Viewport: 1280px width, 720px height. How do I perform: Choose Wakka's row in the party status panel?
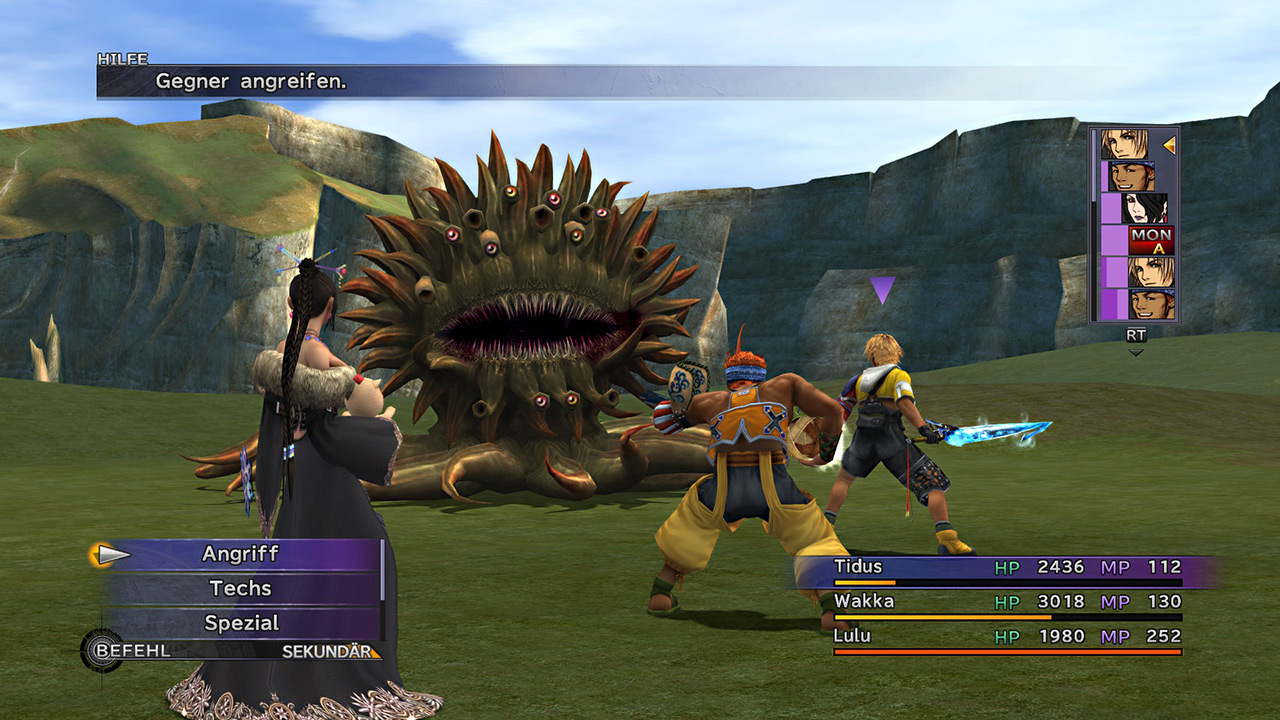(x=1007, y=603)
